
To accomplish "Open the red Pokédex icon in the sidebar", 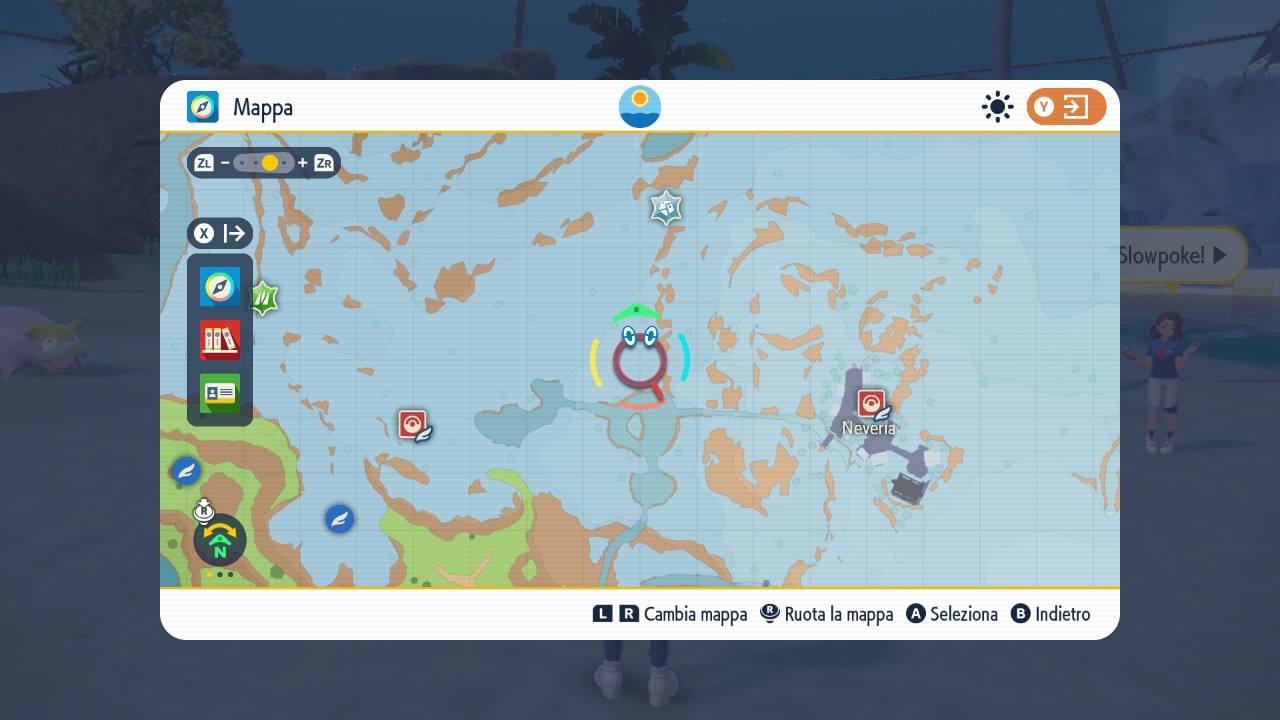I will [x=219, y=340].
